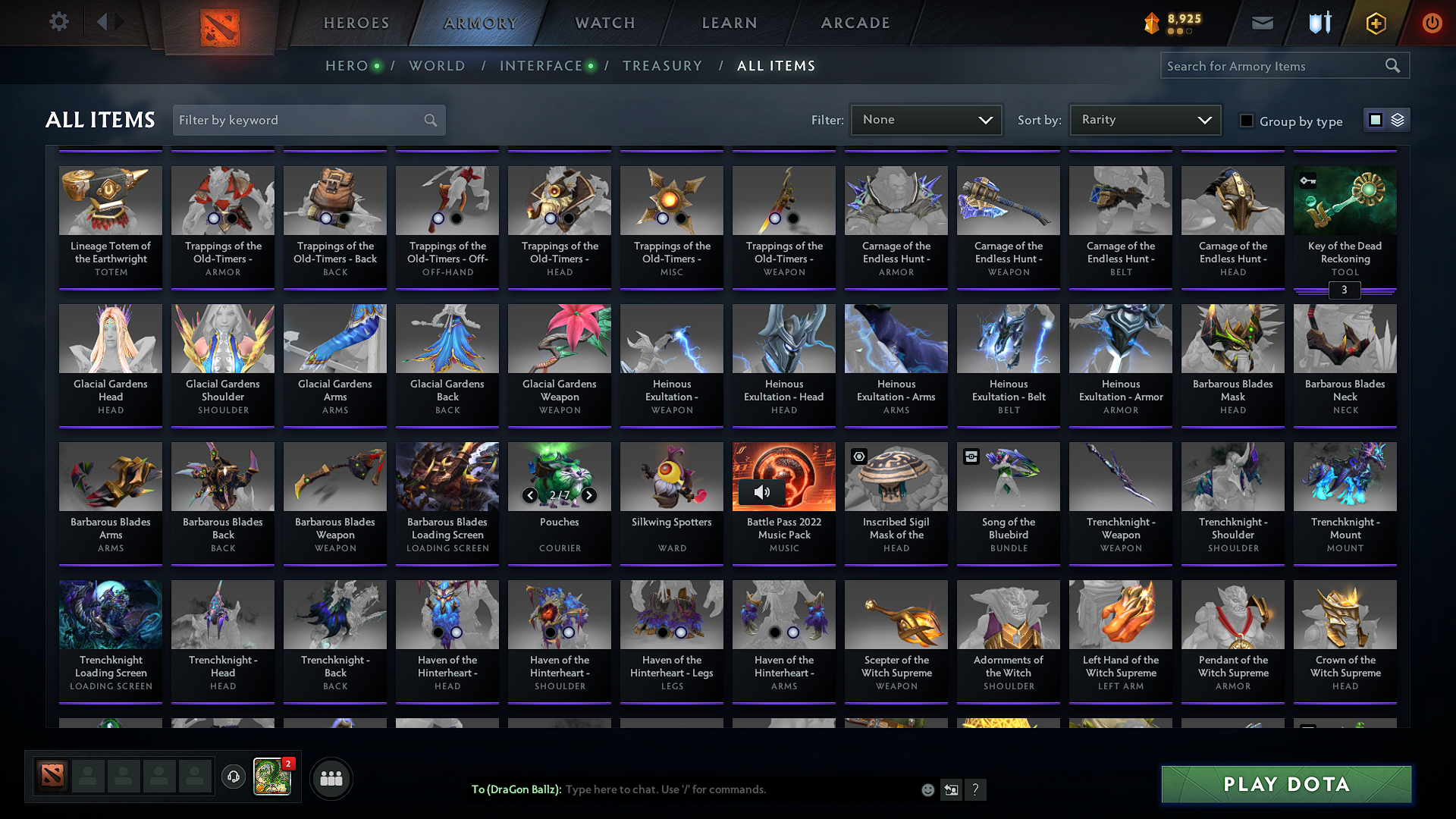Switch to stacked list view toggle
The width and height of the screenshot is (1456, 819).
[x=1396, y=120]
